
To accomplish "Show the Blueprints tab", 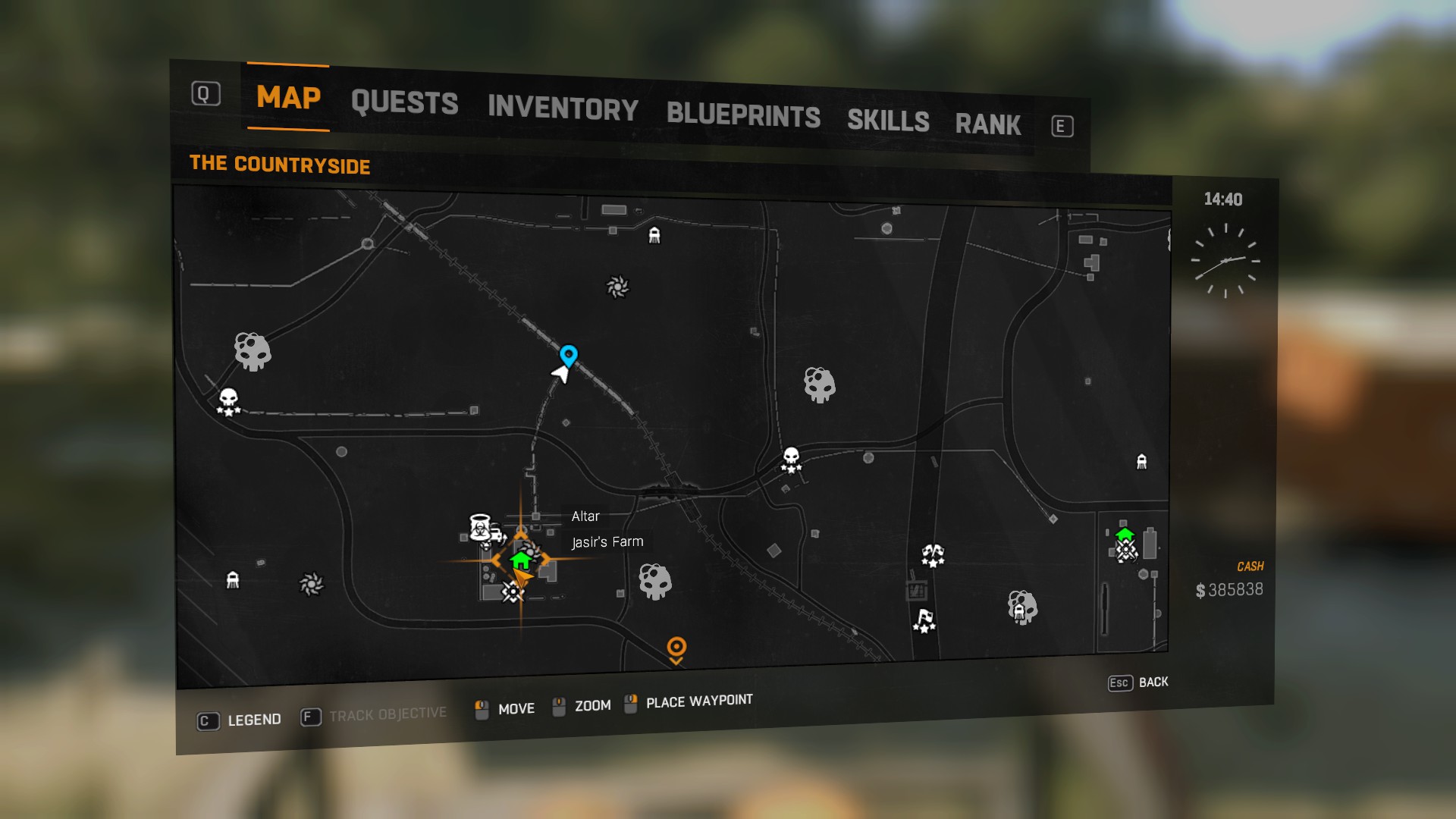I will point(743,115).
